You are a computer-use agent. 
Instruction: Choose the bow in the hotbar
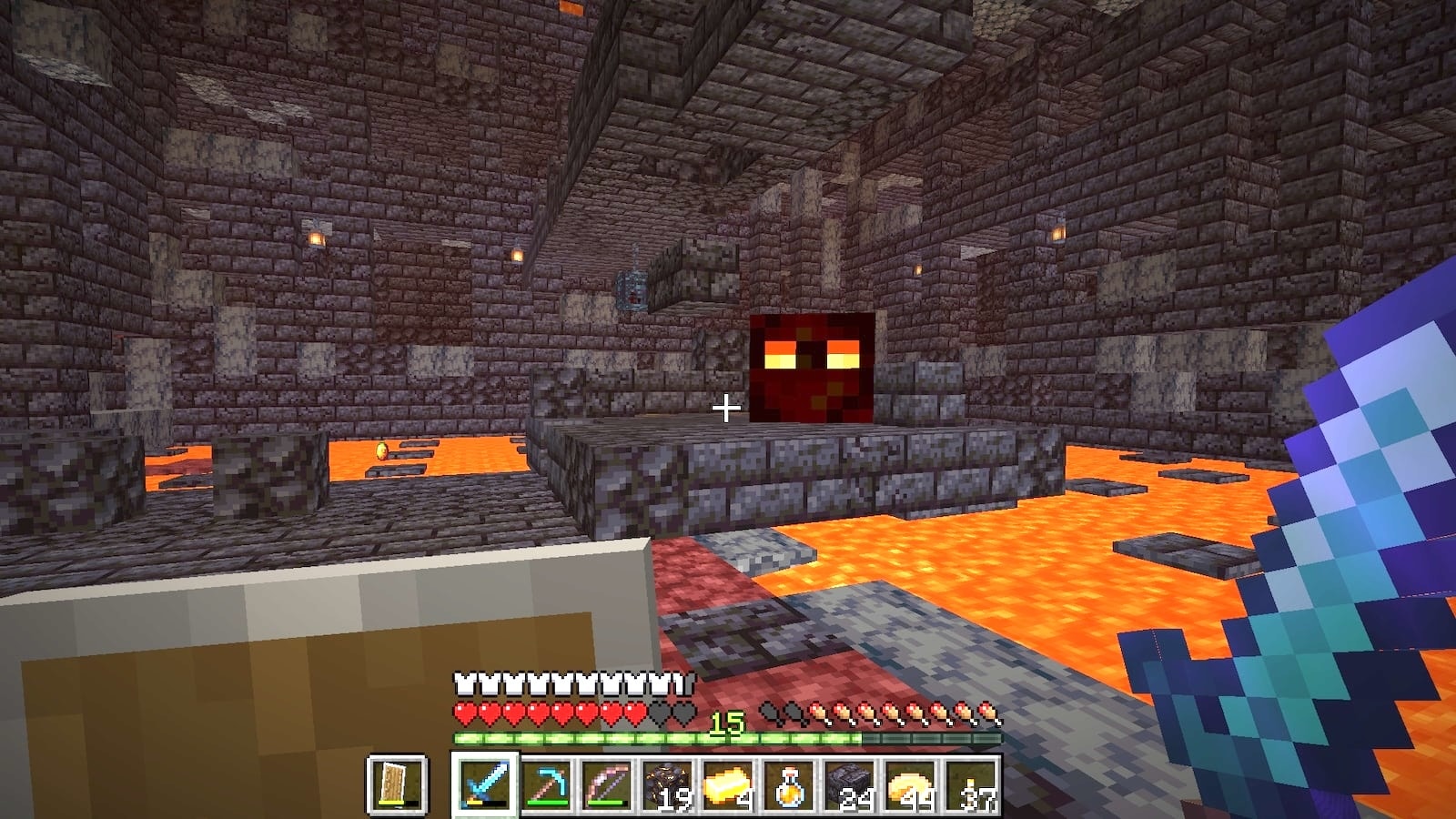(607, 784)
